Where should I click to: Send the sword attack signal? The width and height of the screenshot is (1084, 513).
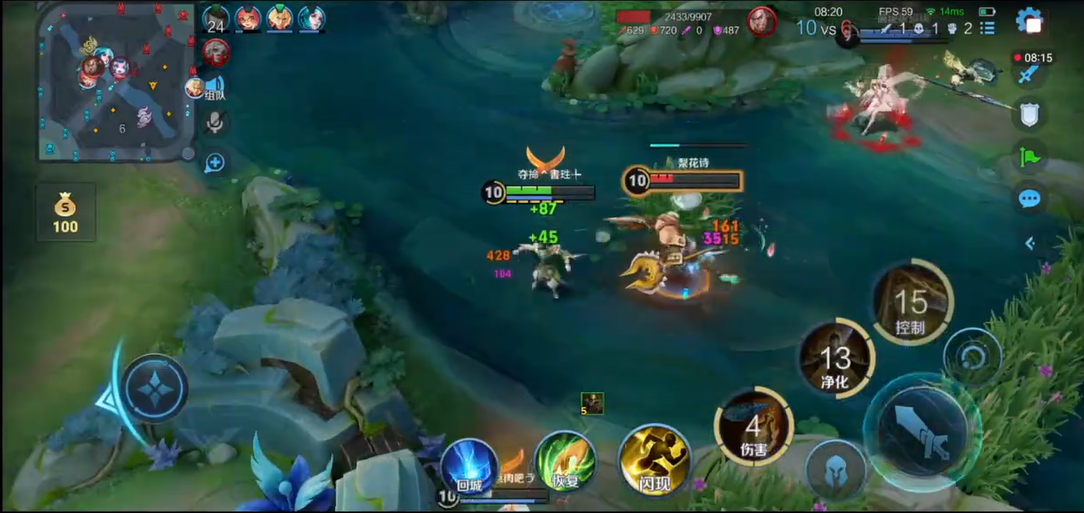coord(1029,73)
